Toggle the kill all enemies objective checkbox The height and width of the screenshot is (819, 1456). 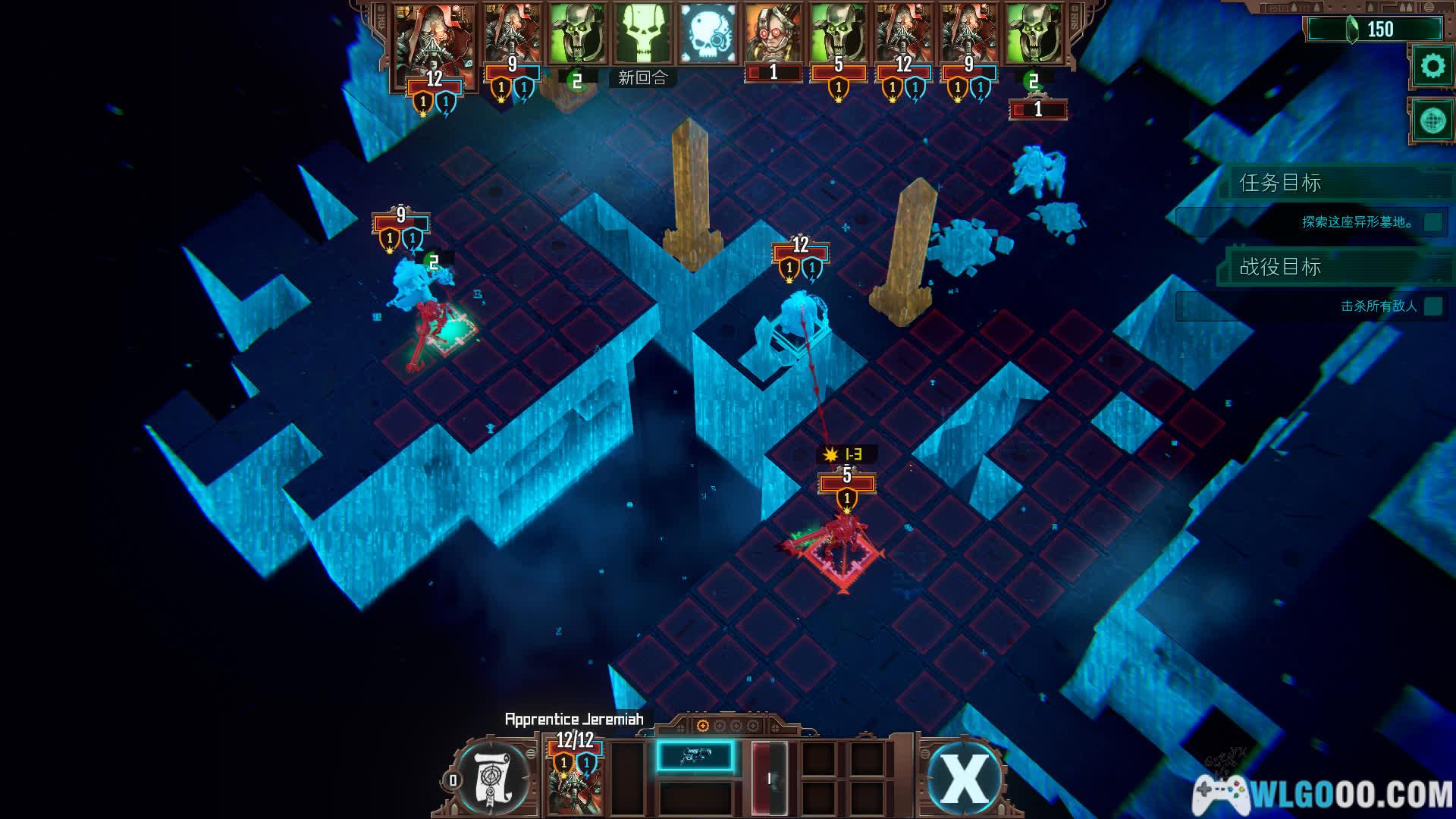(x=1432, y=306)
